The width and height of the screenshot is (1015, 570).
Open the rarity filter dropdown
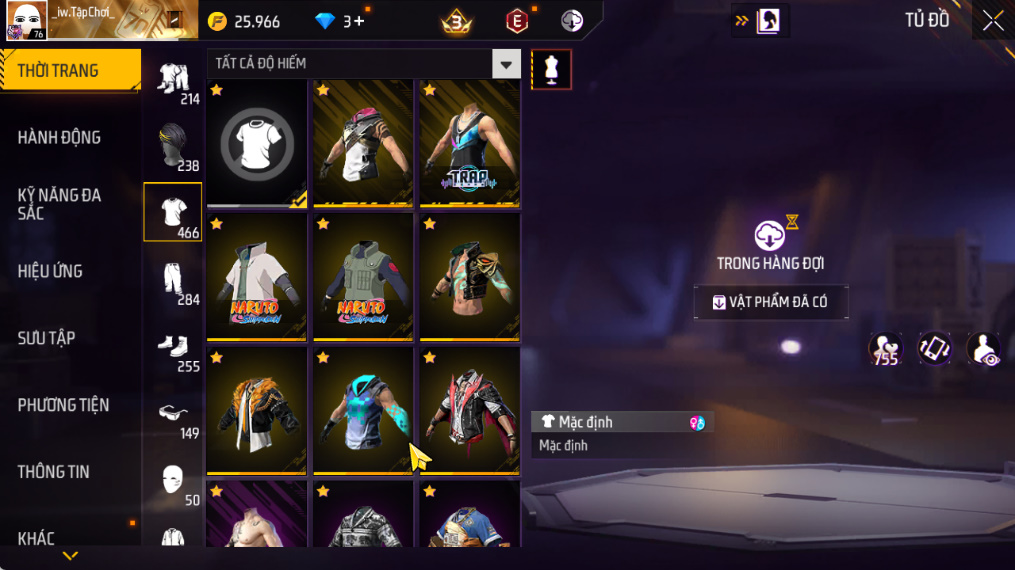506,64
